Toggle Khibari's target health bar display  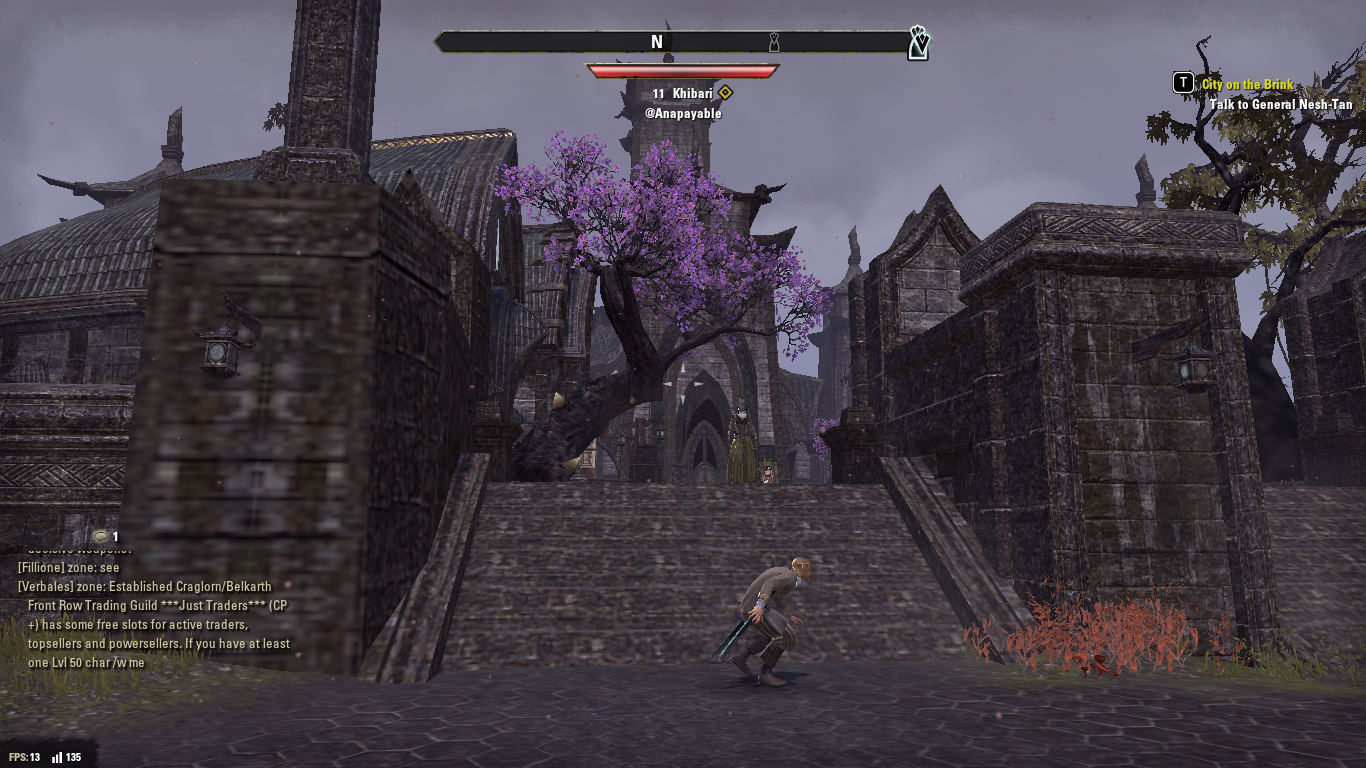(683, 69)
